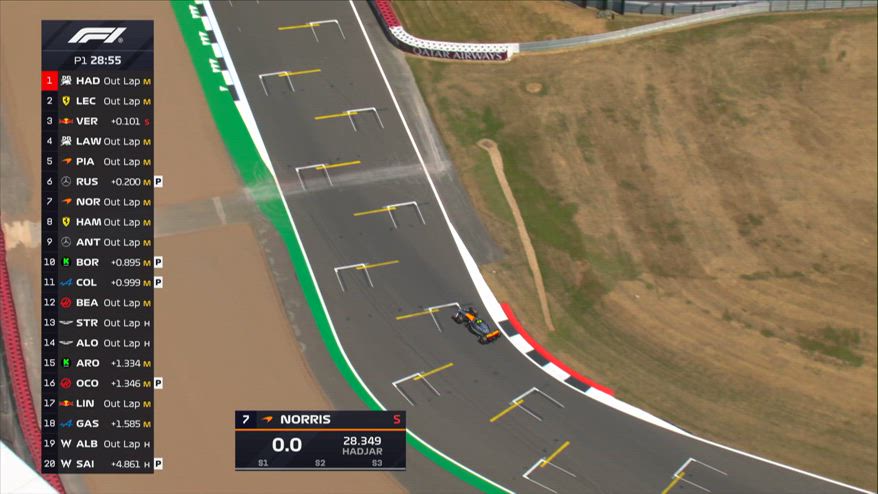
Task: Select the LAW driver row
Action: 97,141
